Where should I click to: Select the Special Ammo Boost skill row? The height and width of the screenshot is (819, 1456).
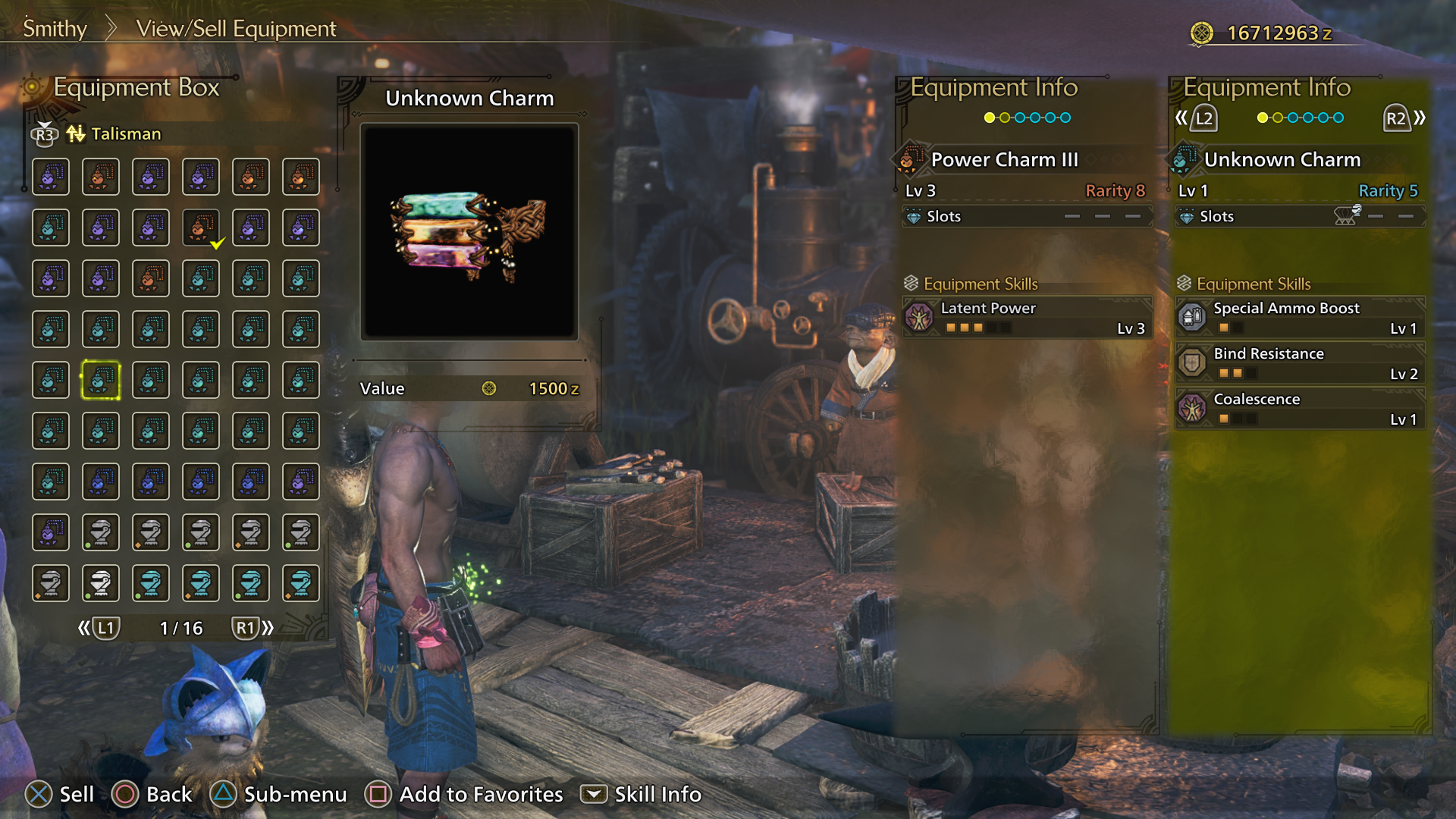click(x=1300, y=318)
